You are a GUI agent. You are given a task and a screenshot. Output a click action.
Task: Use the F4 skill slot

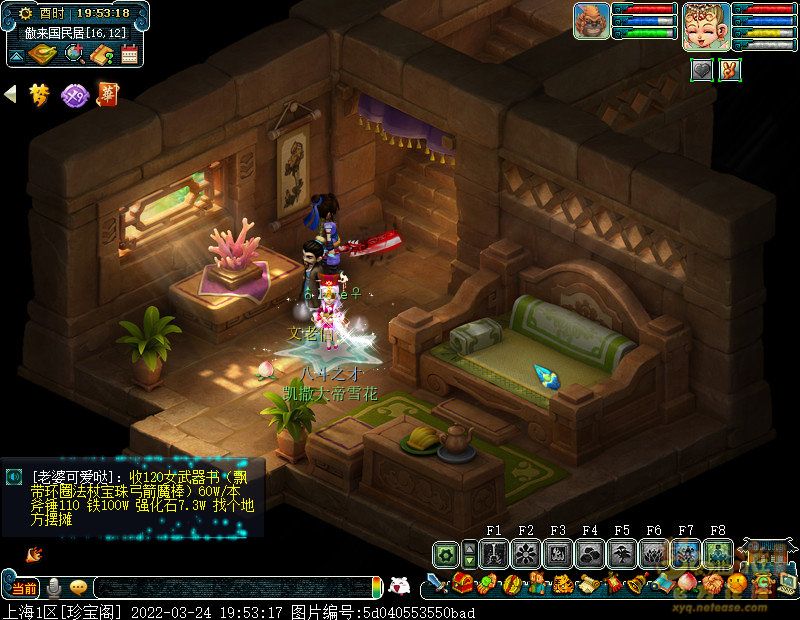590,554
